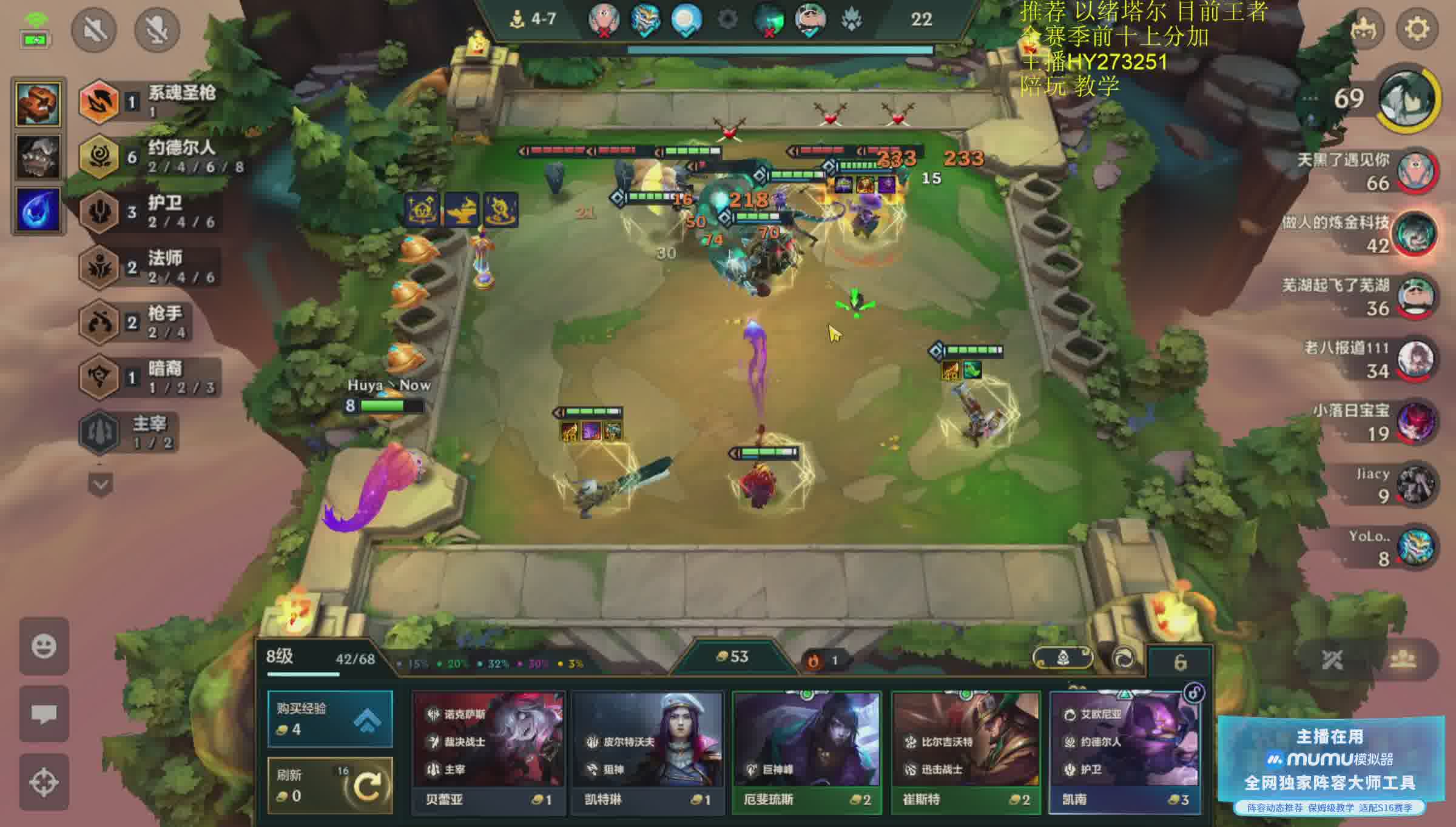Buy the 贝蕾亚 champion card
This screenshot has width=1456, height=827.
tap(488, 751)
